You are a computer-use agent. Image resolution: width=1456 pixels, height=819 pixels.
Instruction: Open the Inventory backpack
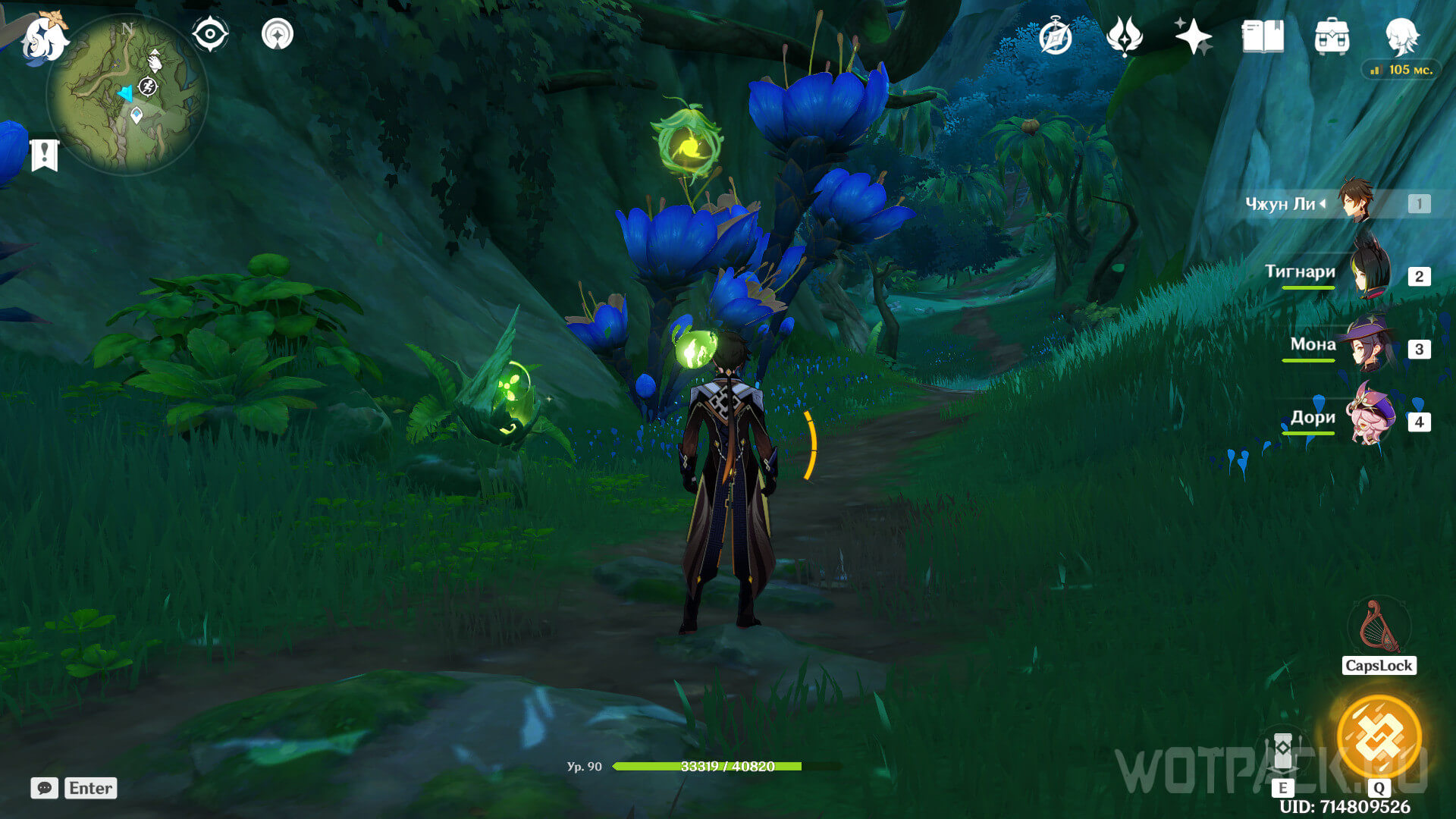pyautogui.click(x=1332, y=36)
